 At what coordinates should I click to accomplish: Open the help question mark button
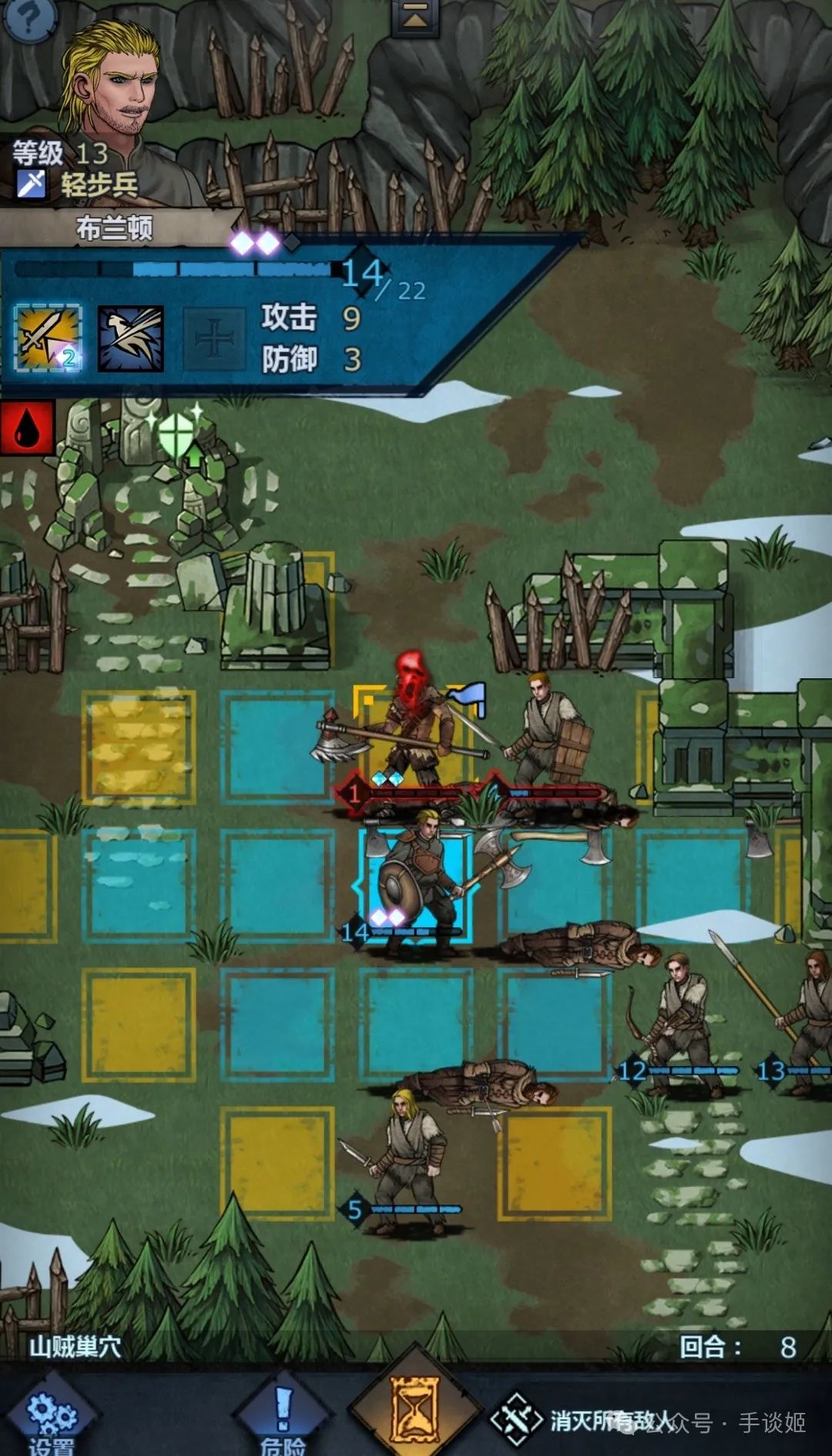coord(29,17)
